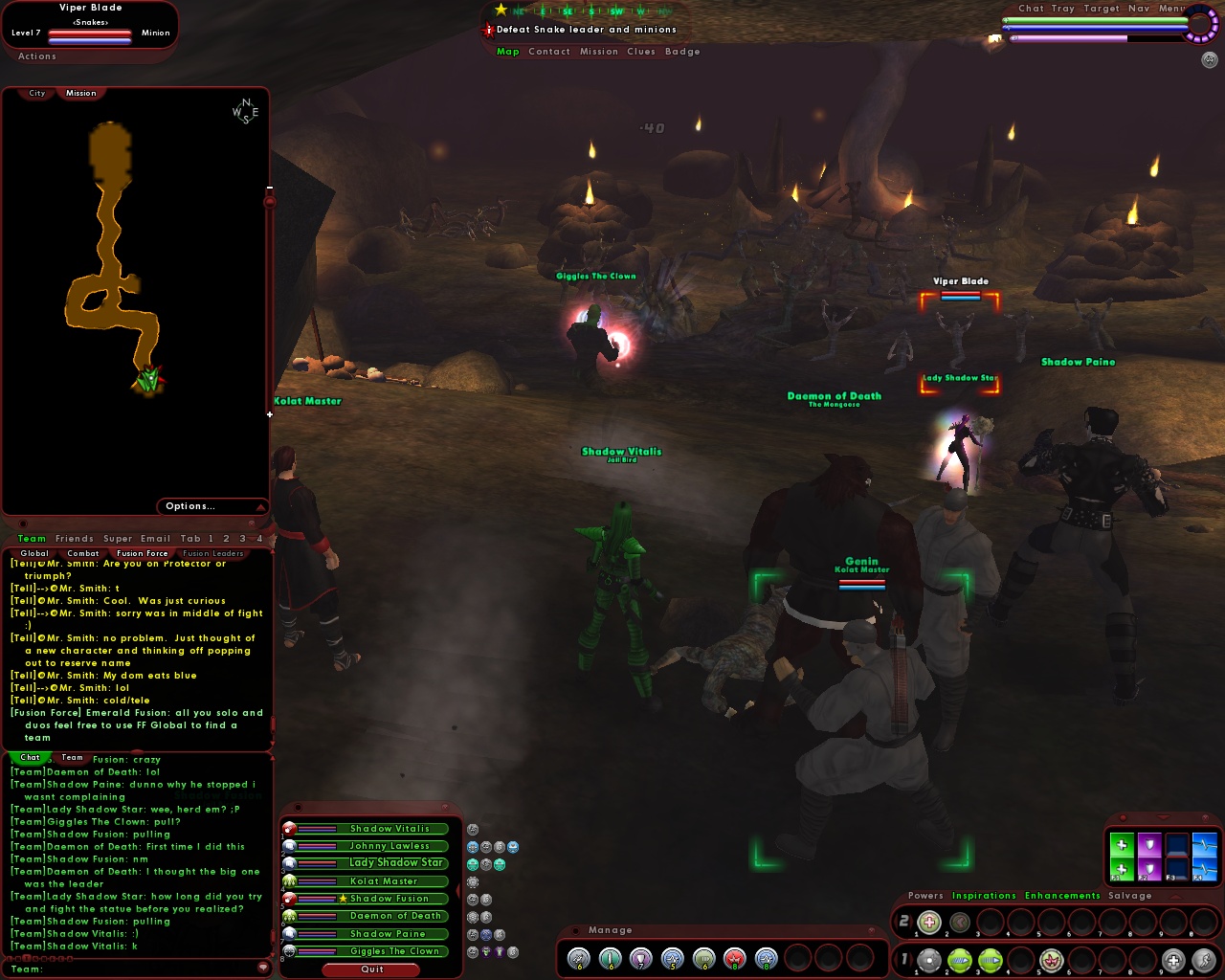Click the compass rose on the minimap
Screen dimensions: 1225x980
click(x=245, y=111)
